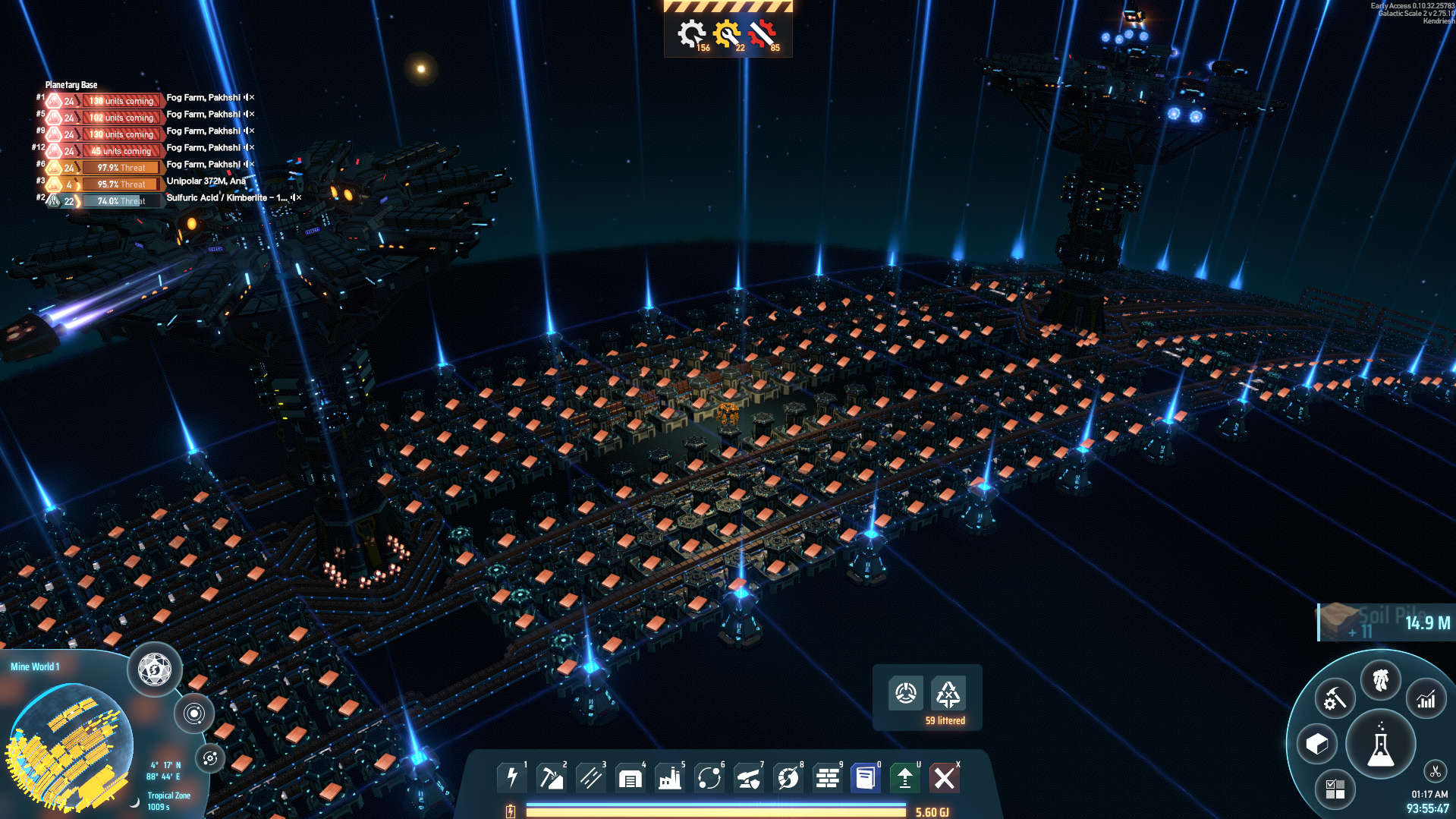Open the cube inventory button
This screenshot has width=1456, height=819.
click(1317, 744)
